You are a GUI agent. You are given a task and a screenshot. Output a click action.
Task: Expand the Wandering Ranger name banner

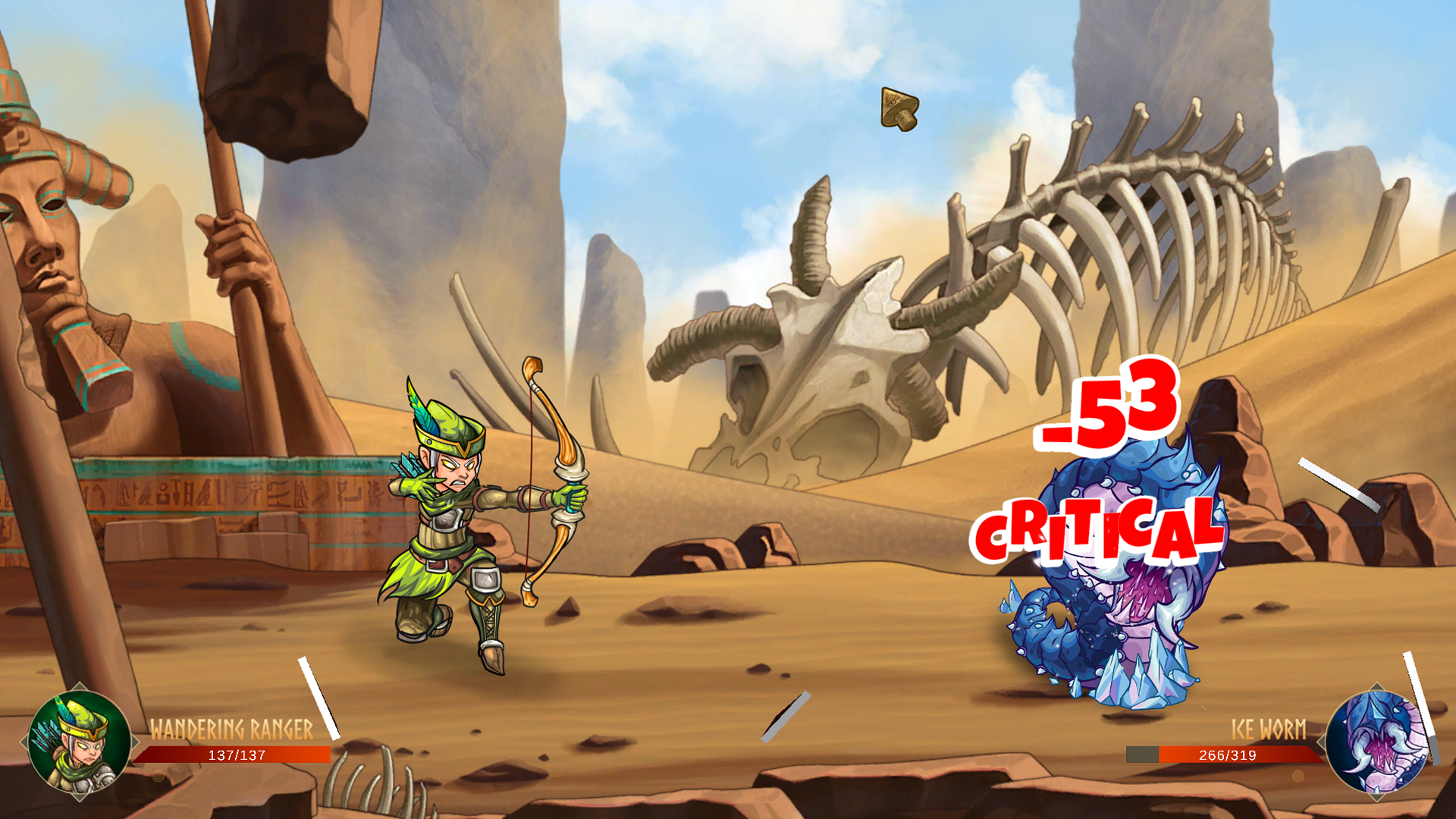(x=231, y=726)
